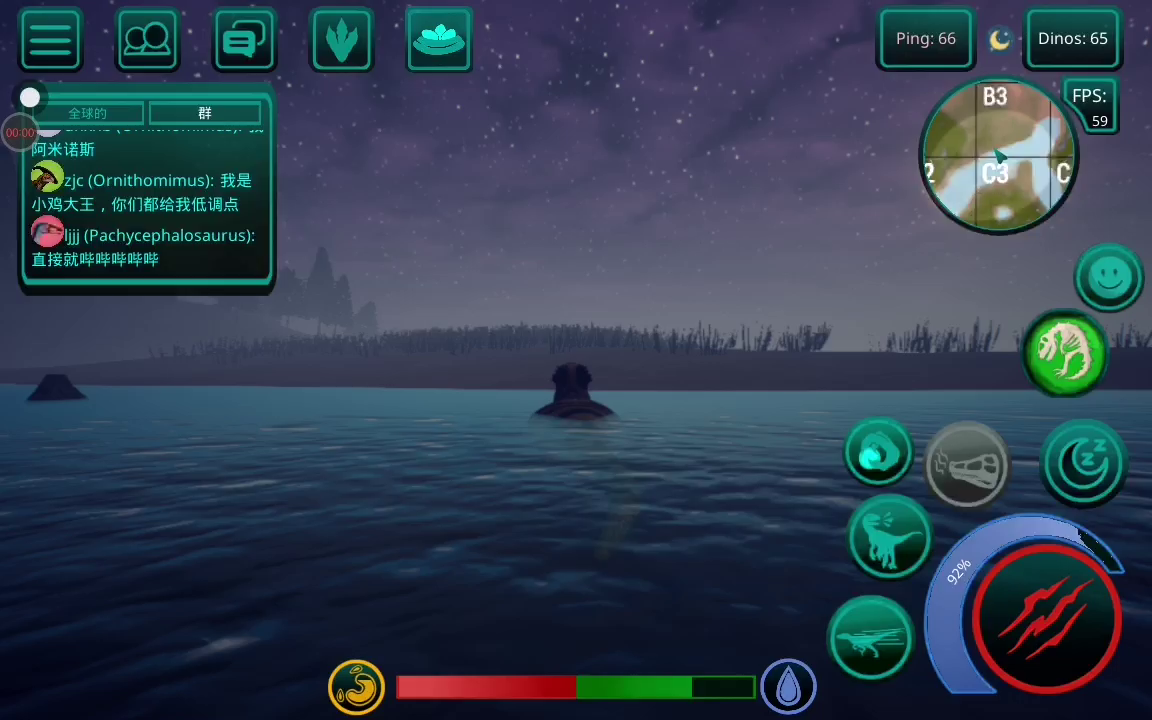This screenshot has height=720, width=1152.
Task: Click the white screen recorder dot
Action: coord(30,97)
